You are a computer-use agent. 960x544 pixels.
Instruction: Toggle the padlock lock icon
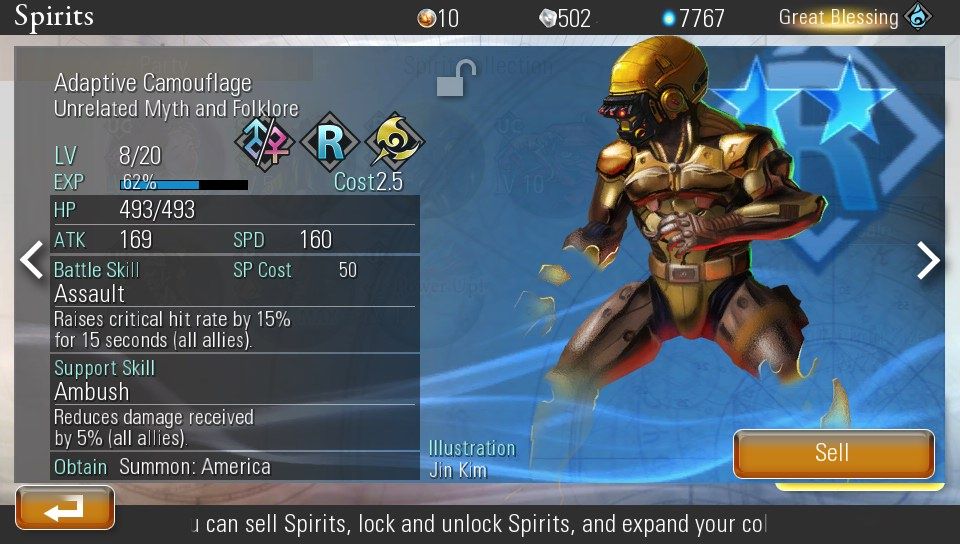[455, 79]
